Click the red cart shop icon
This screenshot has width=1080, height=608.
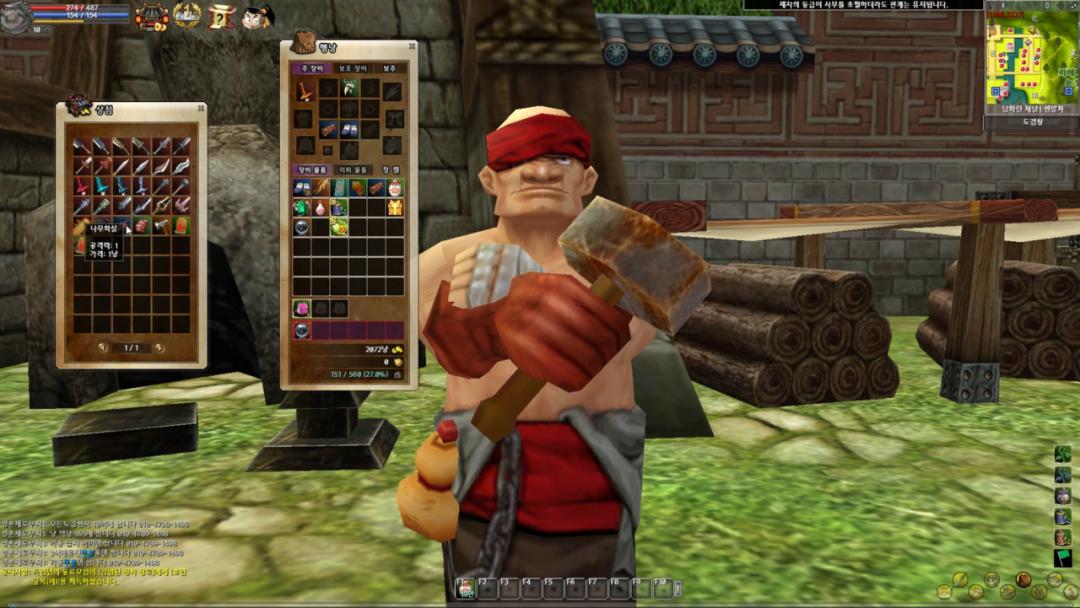click(151, 15)
